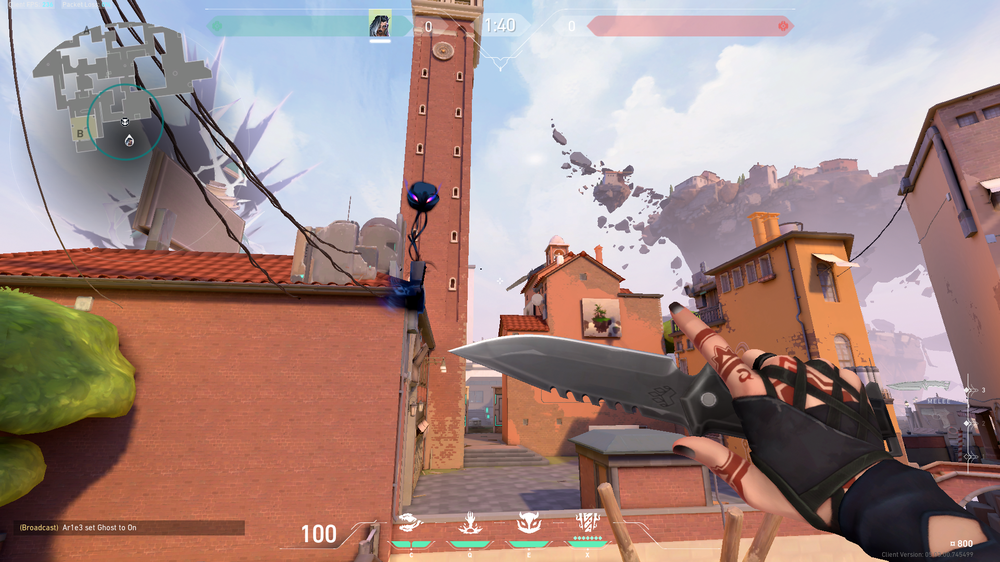Click the player position marker on minimap
The image size is (1000, 562).
click(129, 142)
